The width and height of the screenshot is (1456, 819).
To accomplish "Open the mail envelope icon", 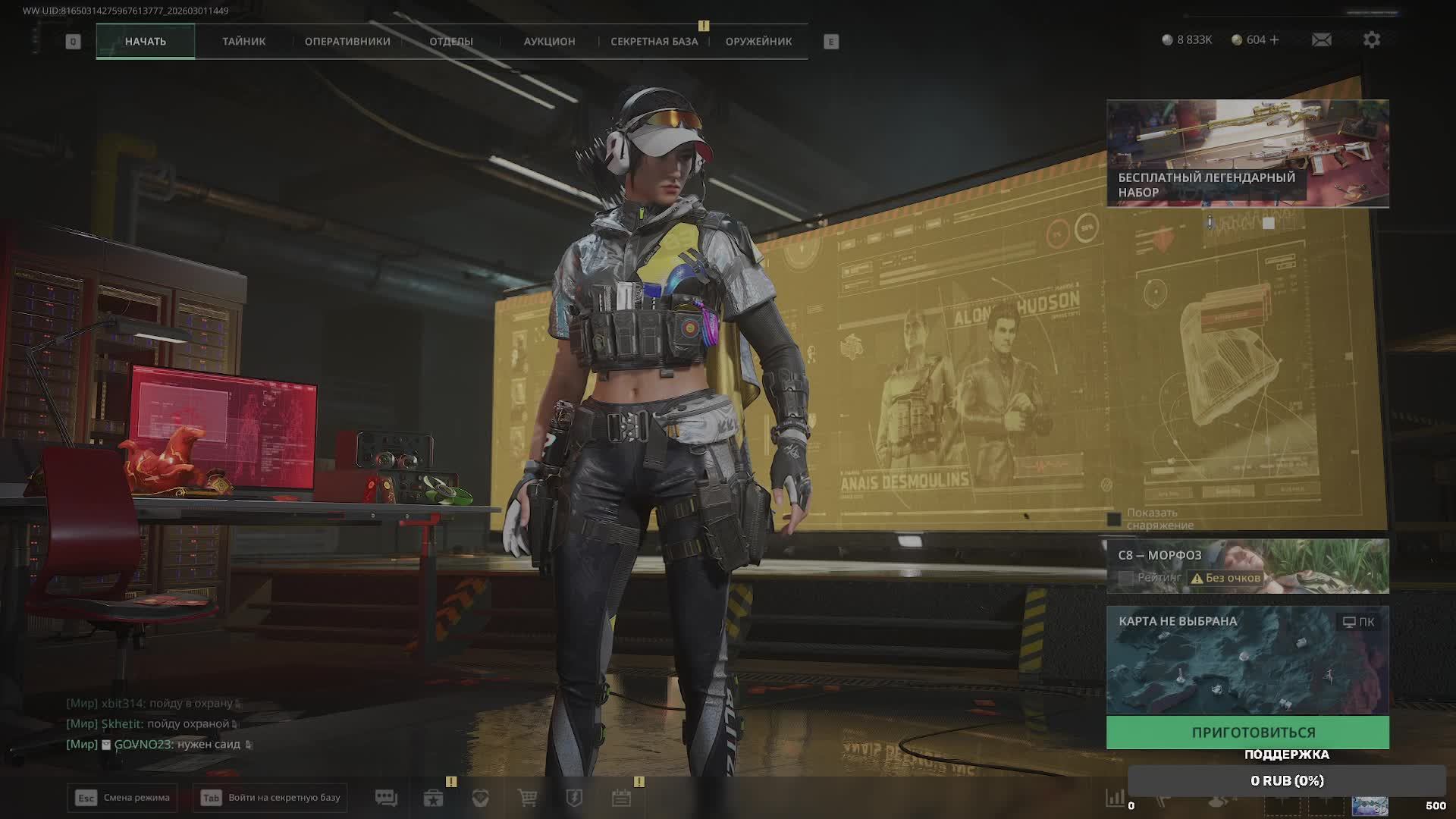I will pos(1321,39).
